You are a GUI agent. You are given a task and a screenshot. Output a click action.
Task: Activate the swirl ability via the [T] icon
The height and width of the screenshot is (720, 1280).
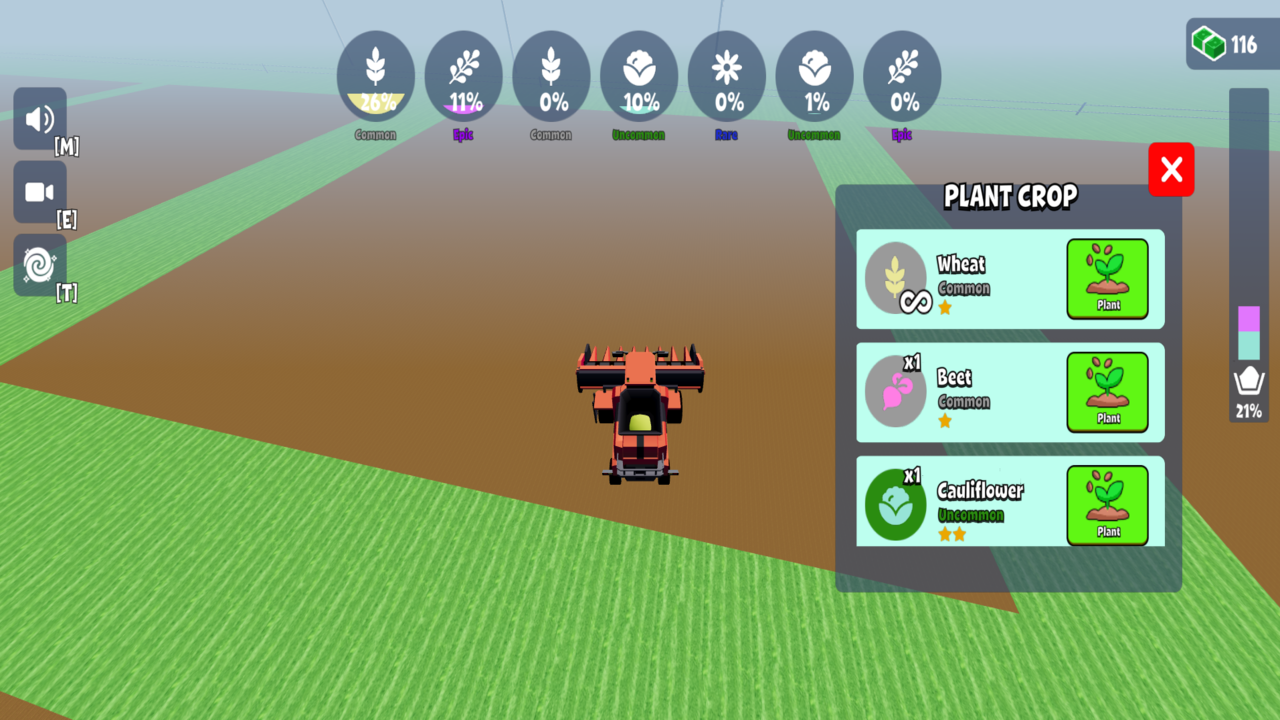pyautogui.click(x=39, y=265)
